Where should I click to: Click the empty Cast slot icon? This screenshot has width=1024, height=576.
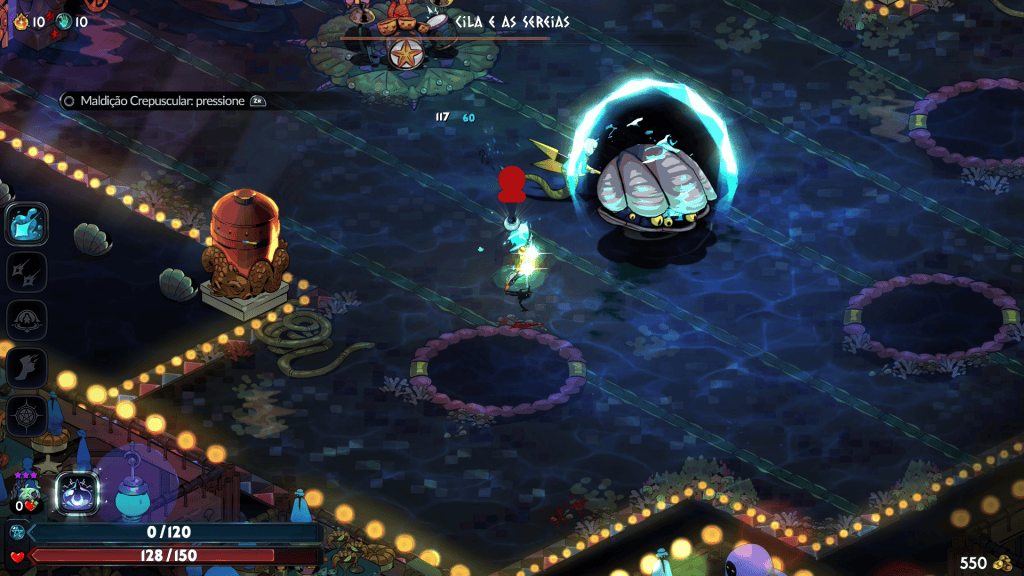tap(24, 320)
